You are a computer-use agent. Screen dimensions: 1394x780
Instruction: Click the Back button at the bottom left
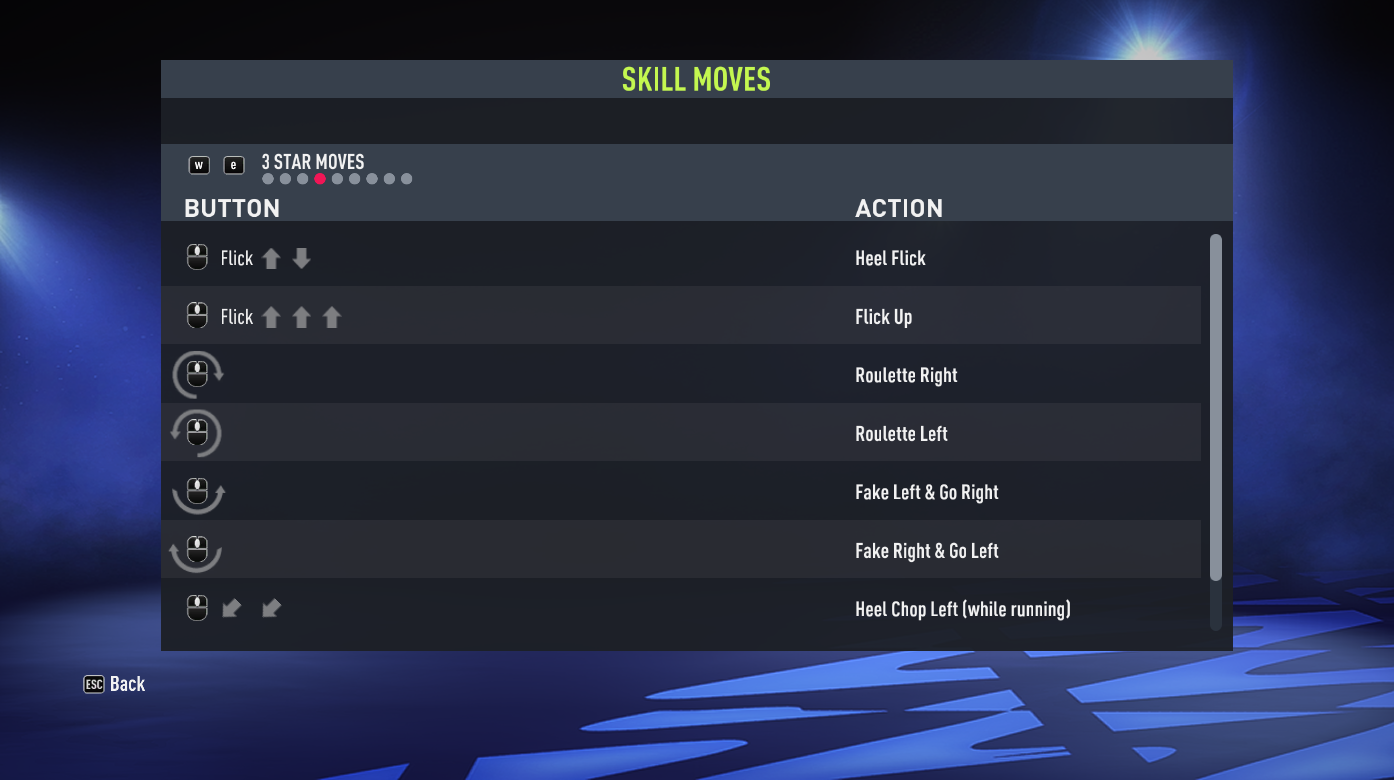click(127, 684)
